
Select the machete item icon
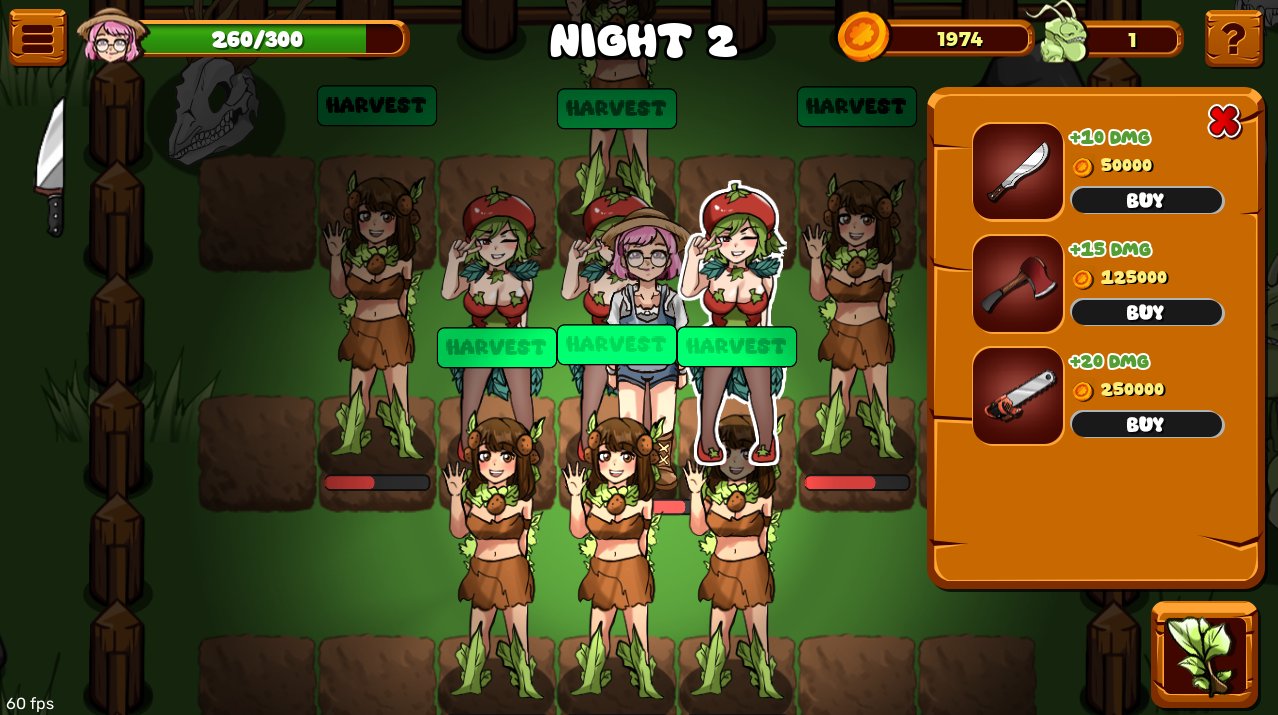pos(1018,171)
